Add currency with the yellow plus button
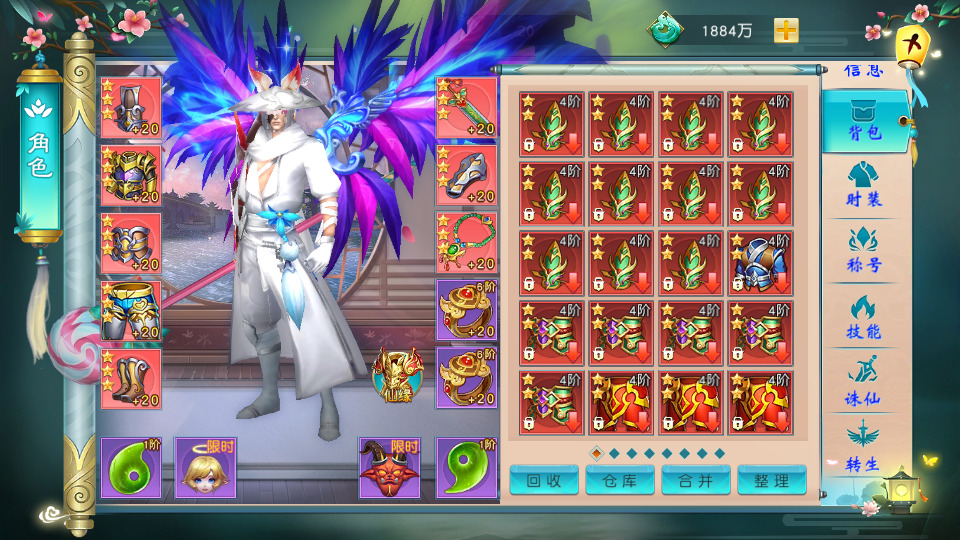The height and width of the screenshot is (540, 960). (x=787, y=30)
